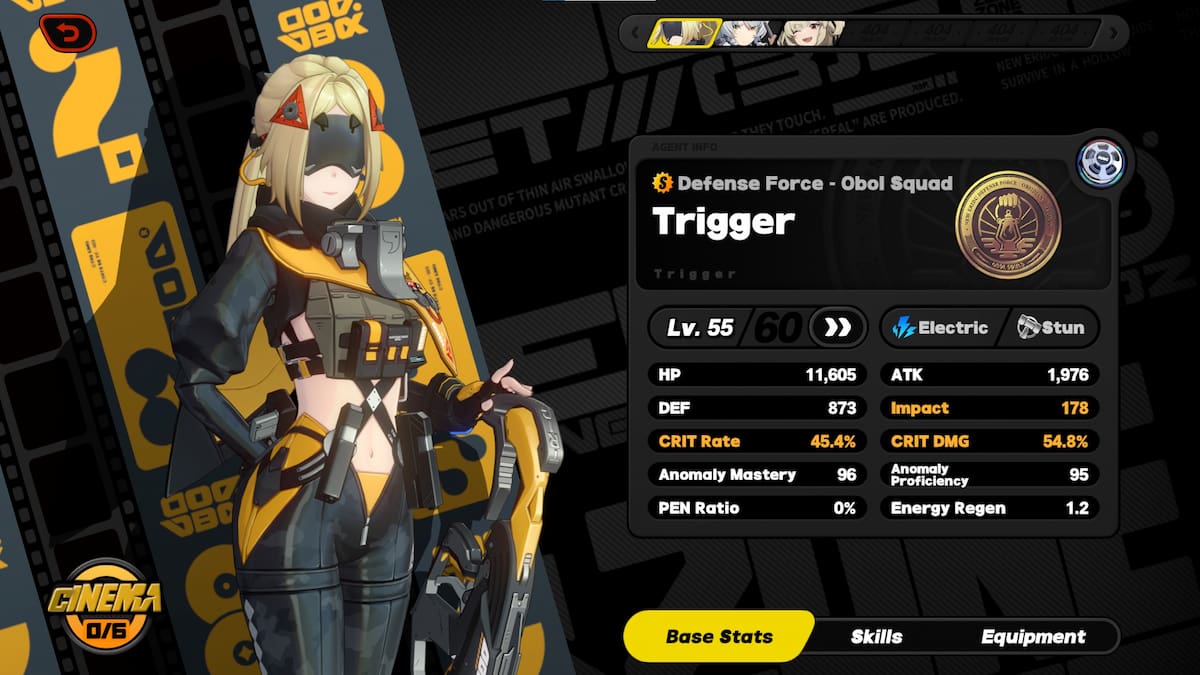Click the level-up double arrow button

(x=837, y=327)
